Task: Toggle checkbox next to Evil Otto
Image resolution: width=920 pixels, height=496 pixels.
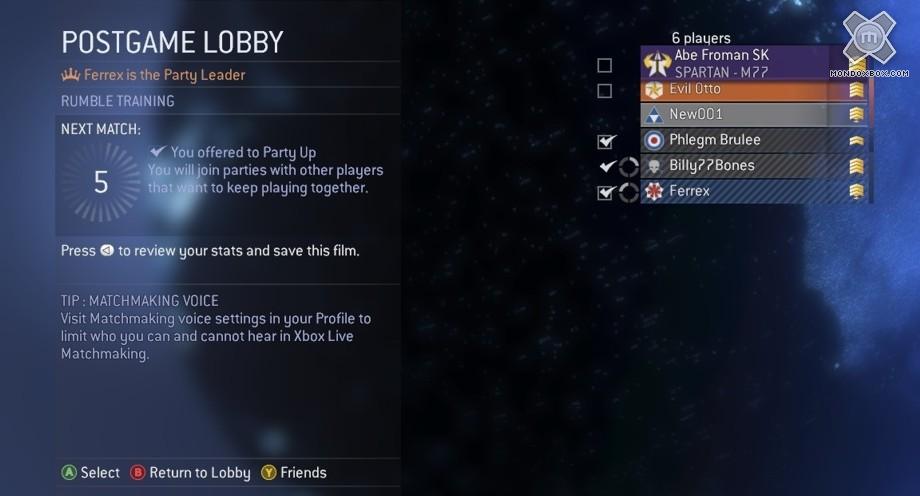Action: click(604, 91)
